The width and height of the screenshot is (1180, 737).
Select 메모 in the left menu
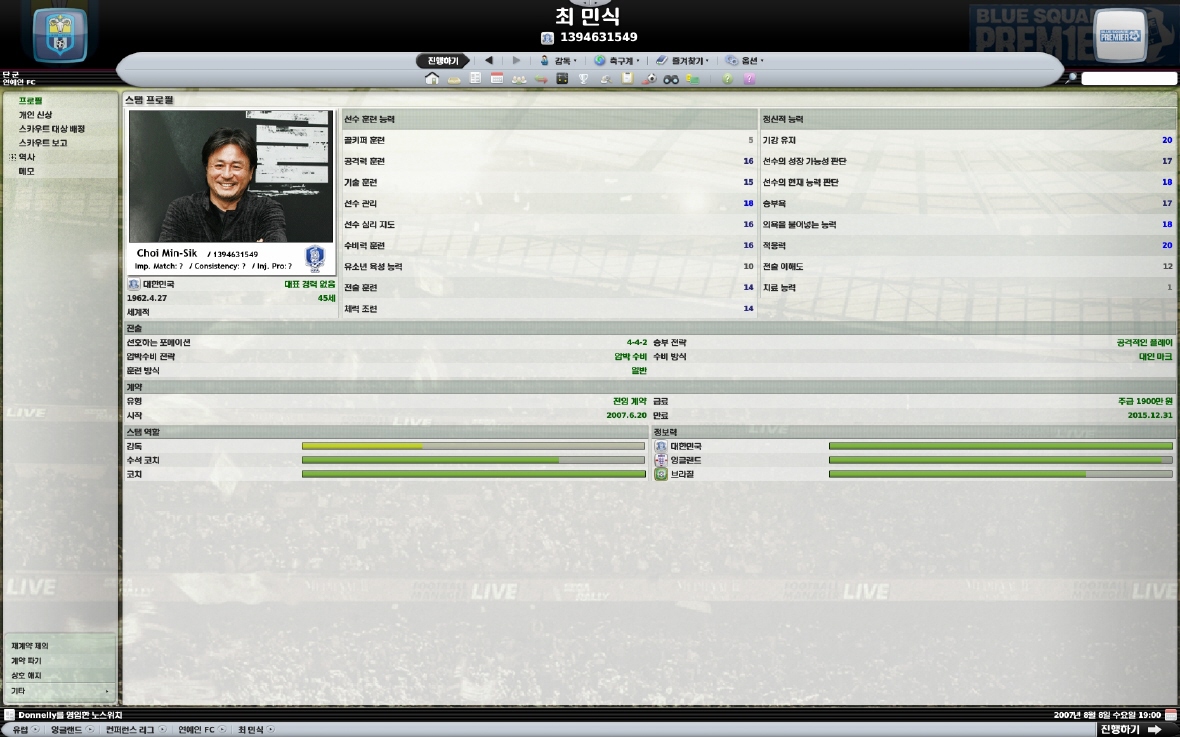(26, 171)
